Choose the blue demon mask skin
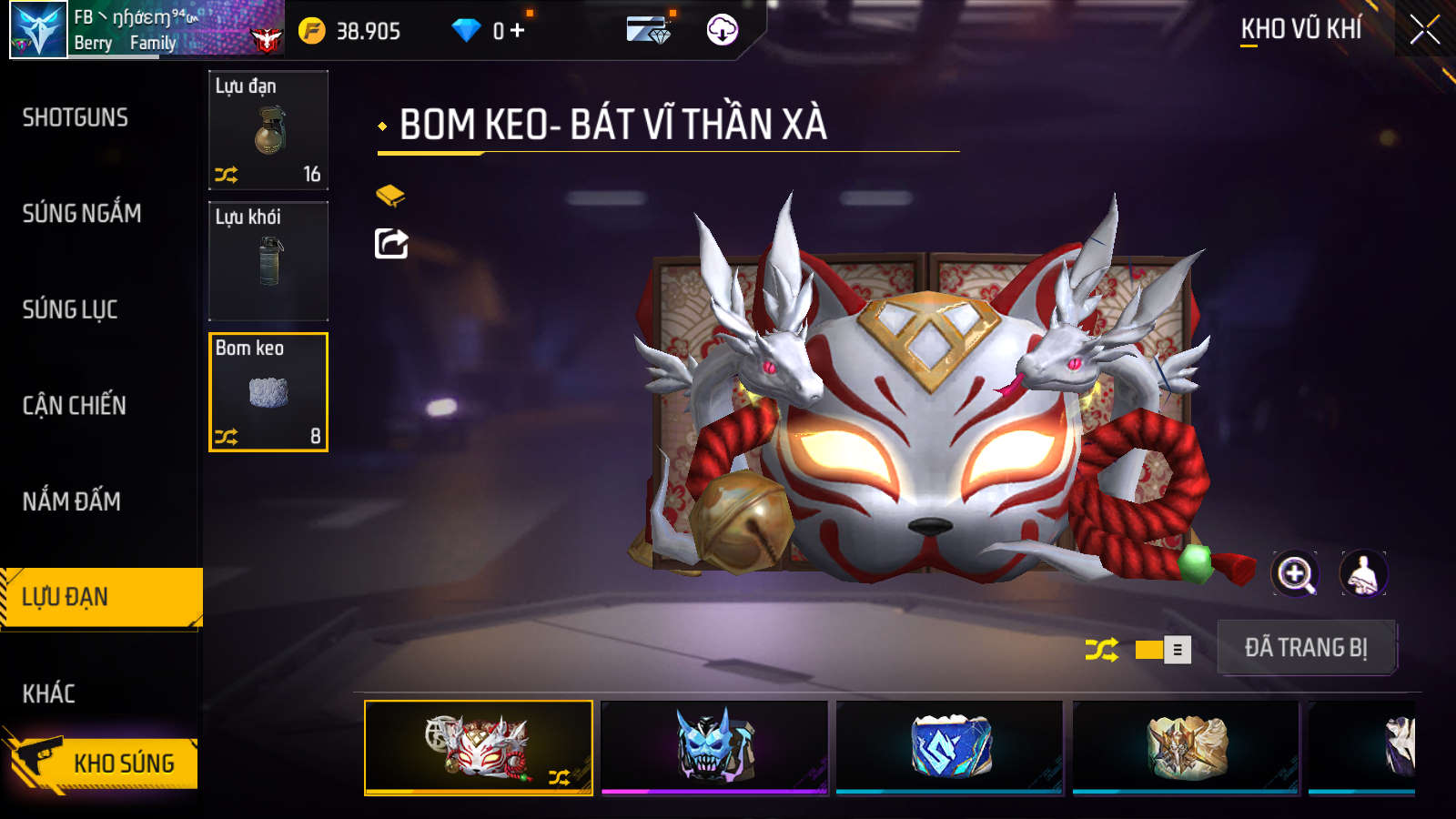Screen dimensions: 1456x819 point(715,747)
